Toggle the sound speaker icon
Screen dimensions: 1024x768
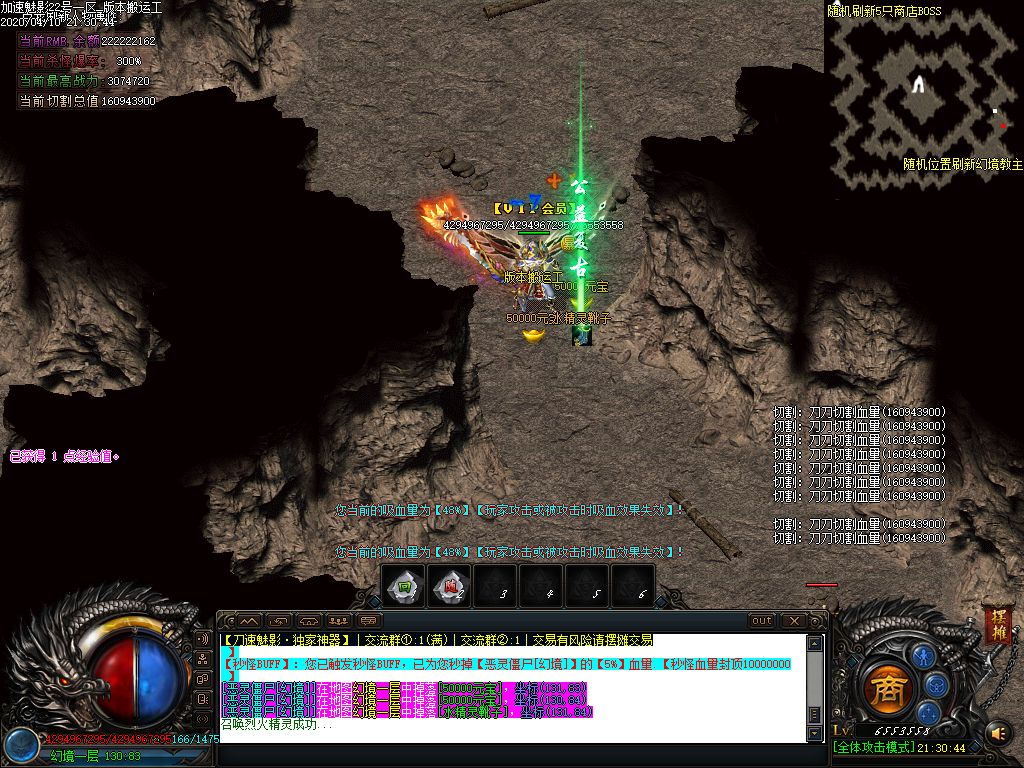coord(997,734)
